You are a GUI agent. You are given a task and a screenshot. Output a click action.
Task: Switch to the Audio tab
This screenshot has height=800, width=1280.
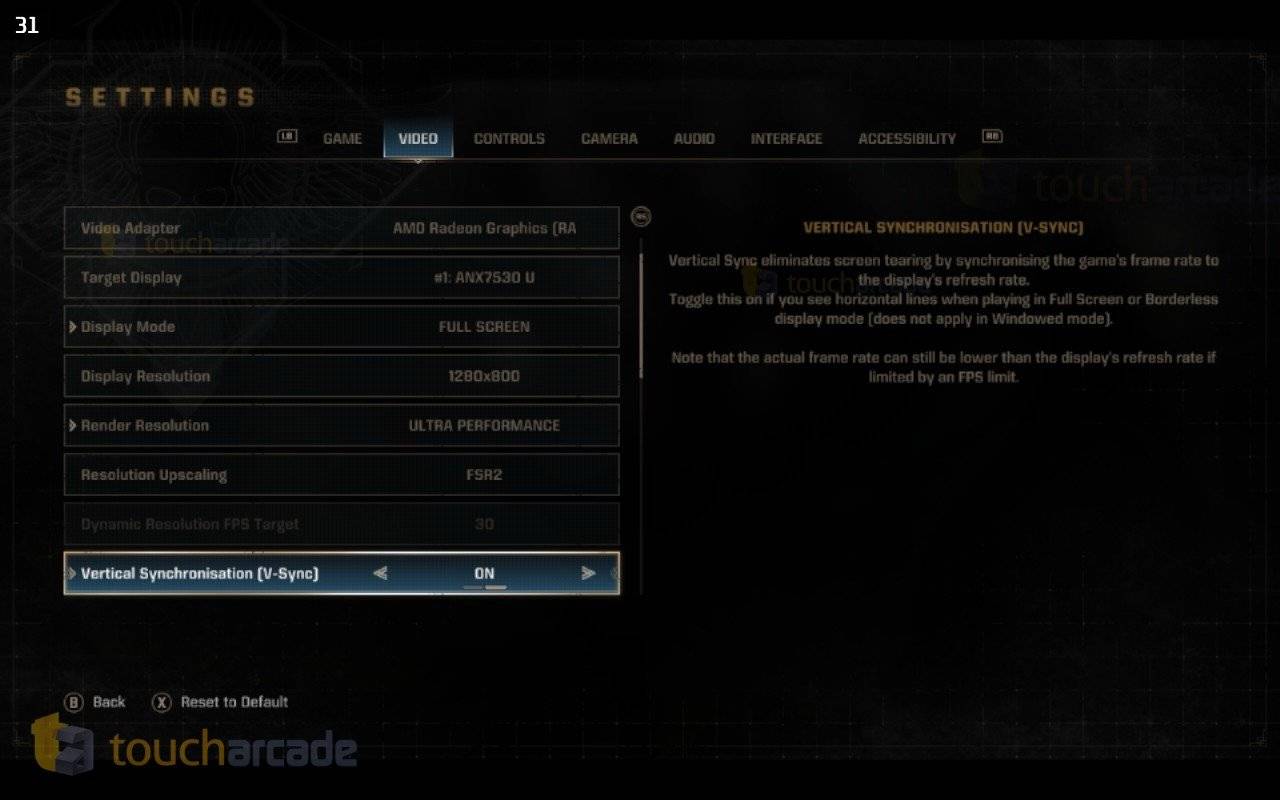(694, 139)
